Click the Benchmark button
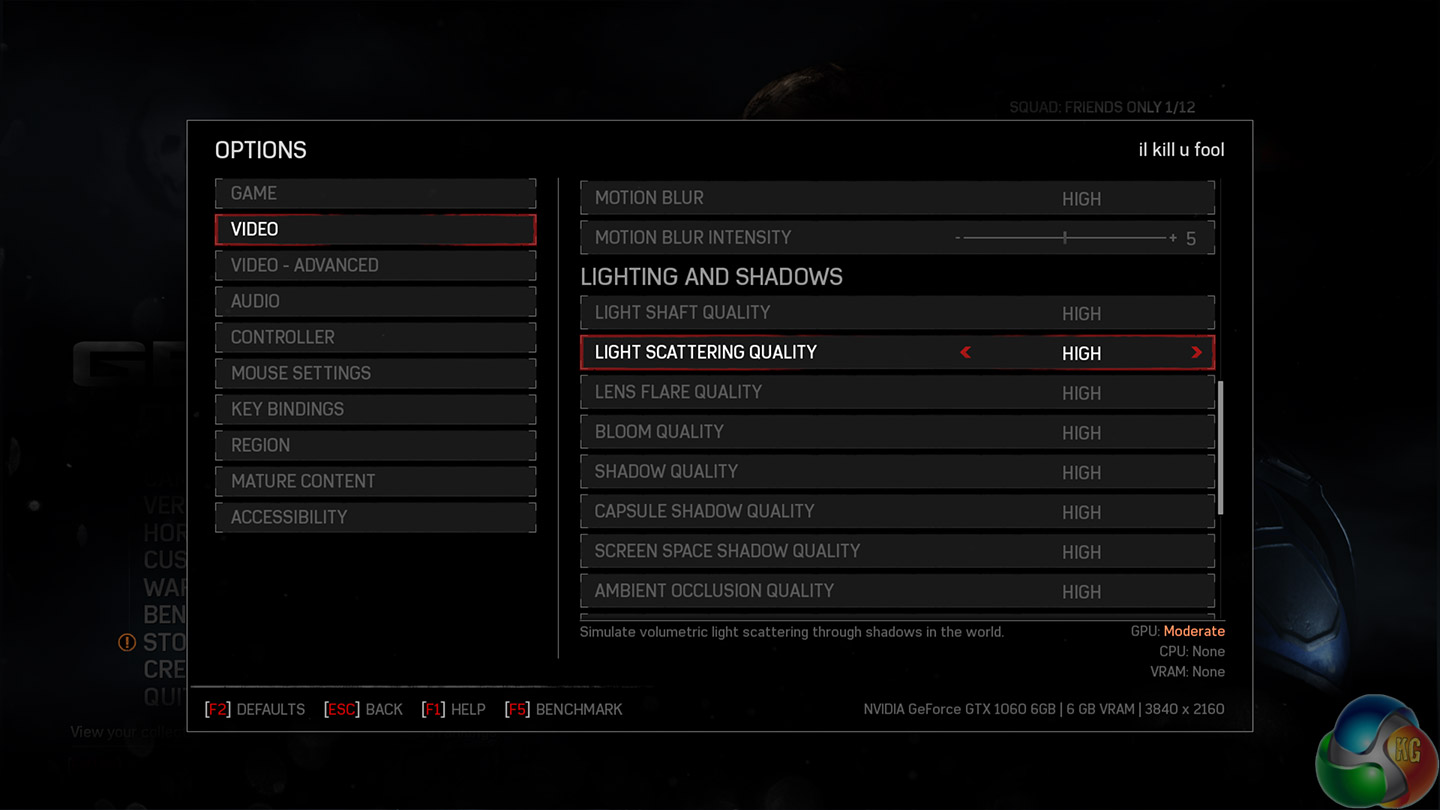1440x810 pixels. (564, 709)
